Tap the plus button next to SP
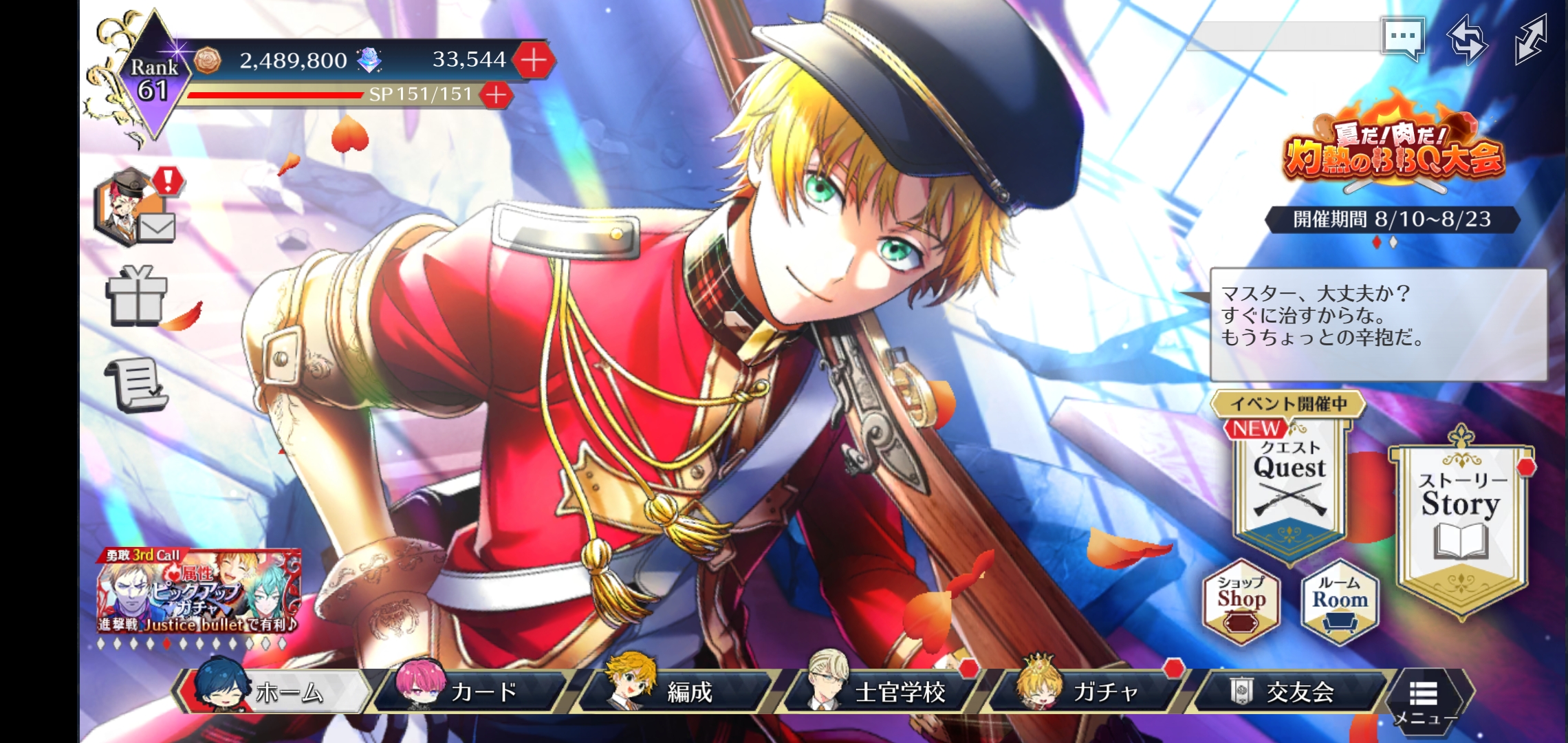The width and height of the screenshot is (1568, 743). pos(496,95)
